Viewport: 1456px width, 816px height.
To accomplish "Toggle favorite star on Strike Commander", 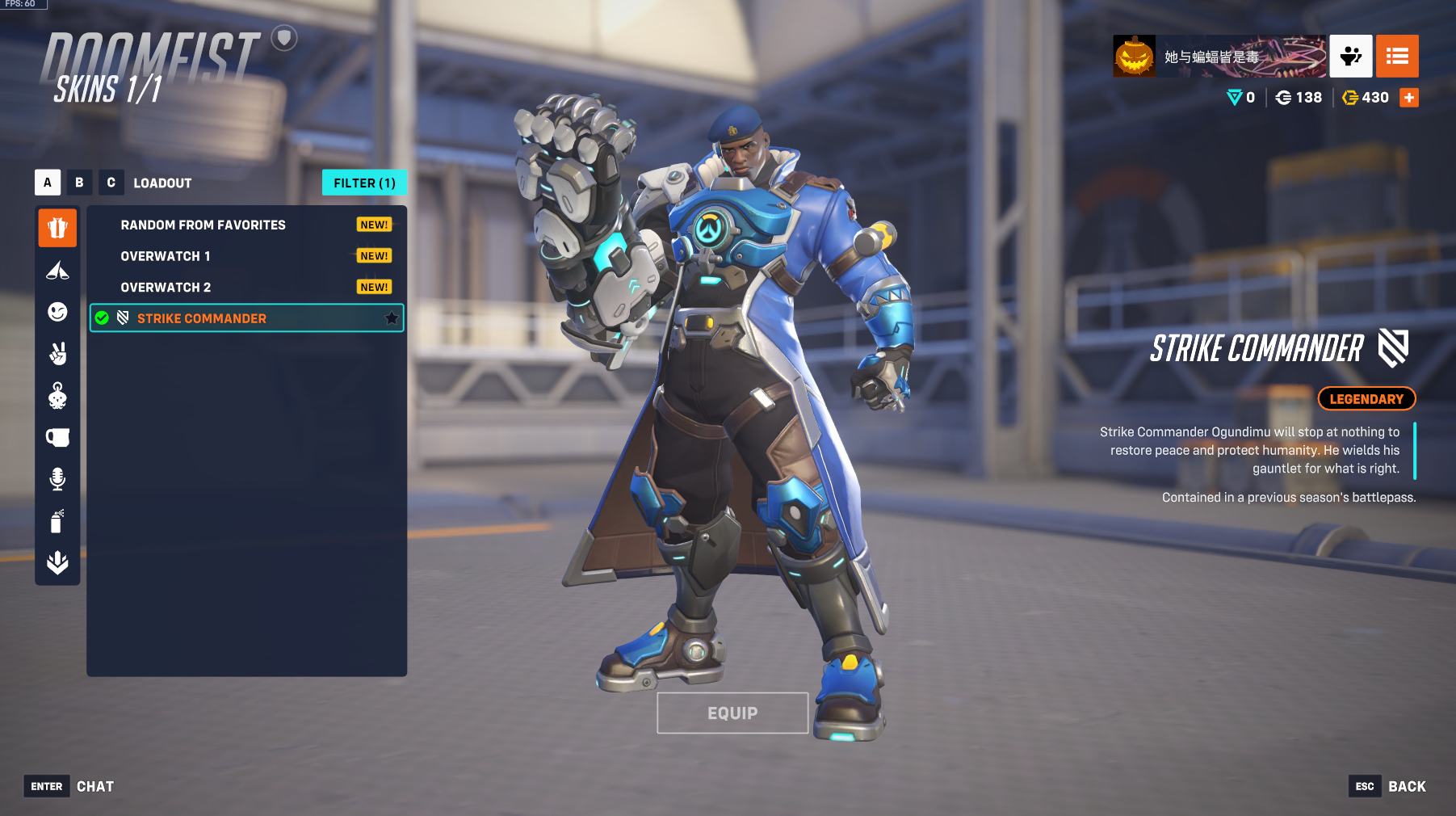I will (x=392, y=318).
